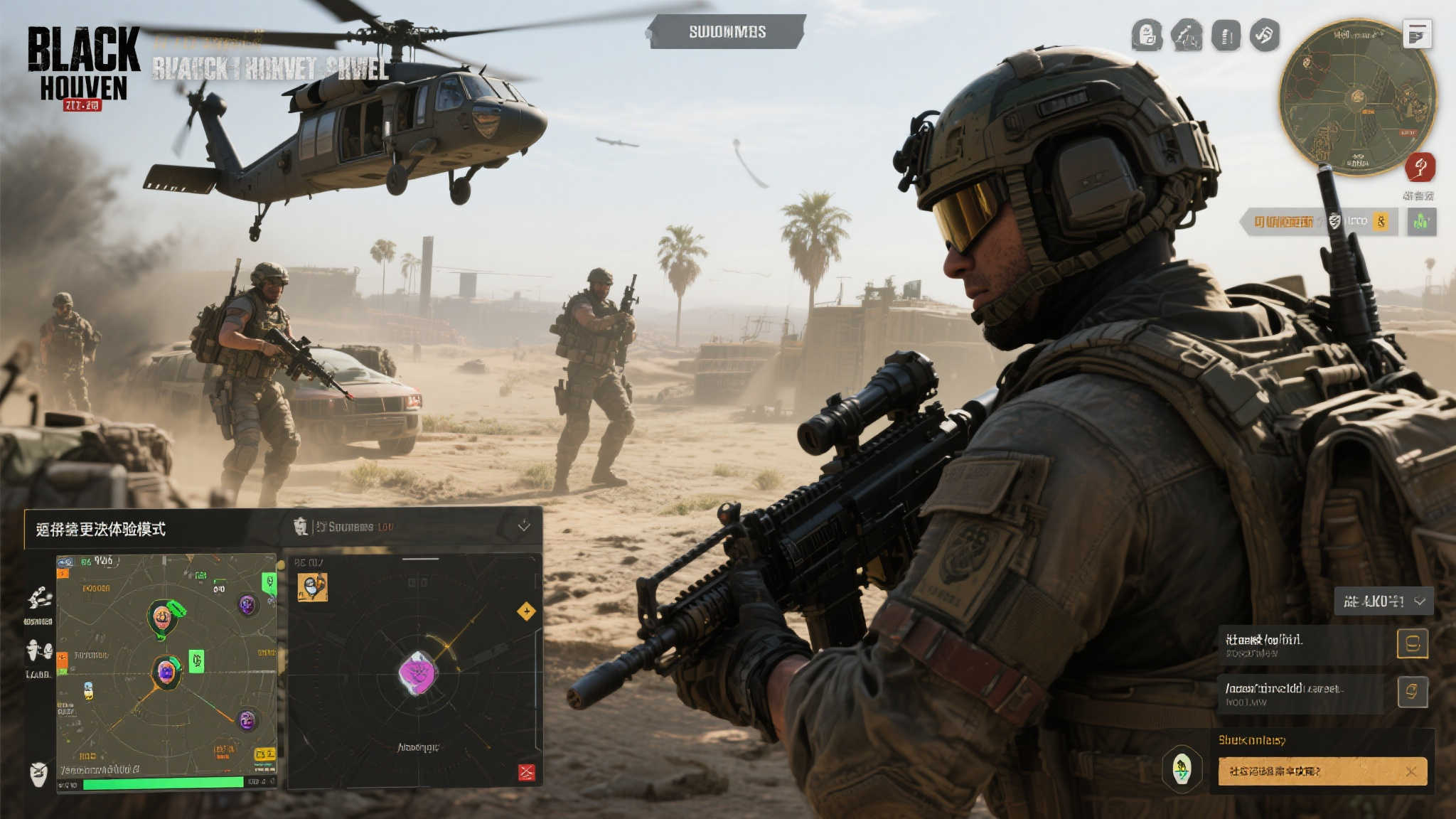The height and width of the screenshot is (819, 1456).
Task: Click the first grey toolbar icon with a document
Action: pyautogui.click(x=1147, y=36)
